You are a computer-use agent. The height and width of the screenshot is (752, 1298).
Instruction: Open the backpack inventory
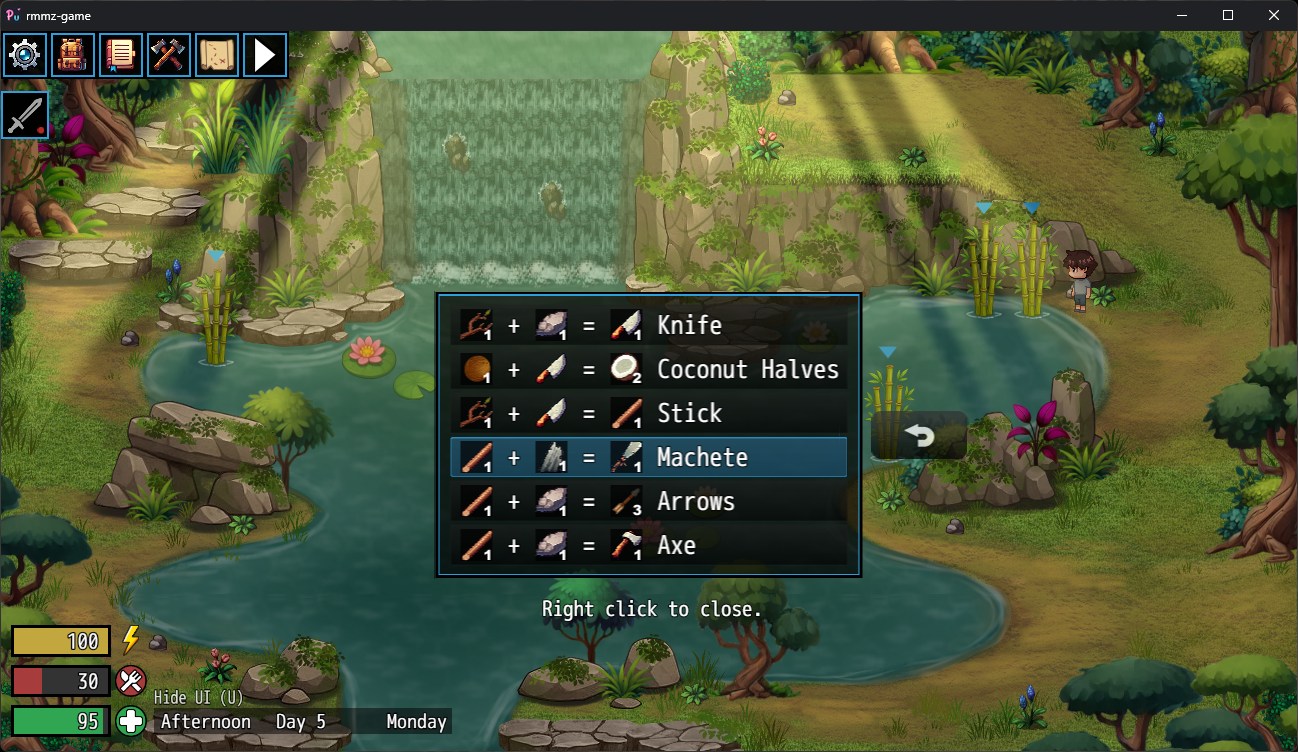[x=72, y=55]
